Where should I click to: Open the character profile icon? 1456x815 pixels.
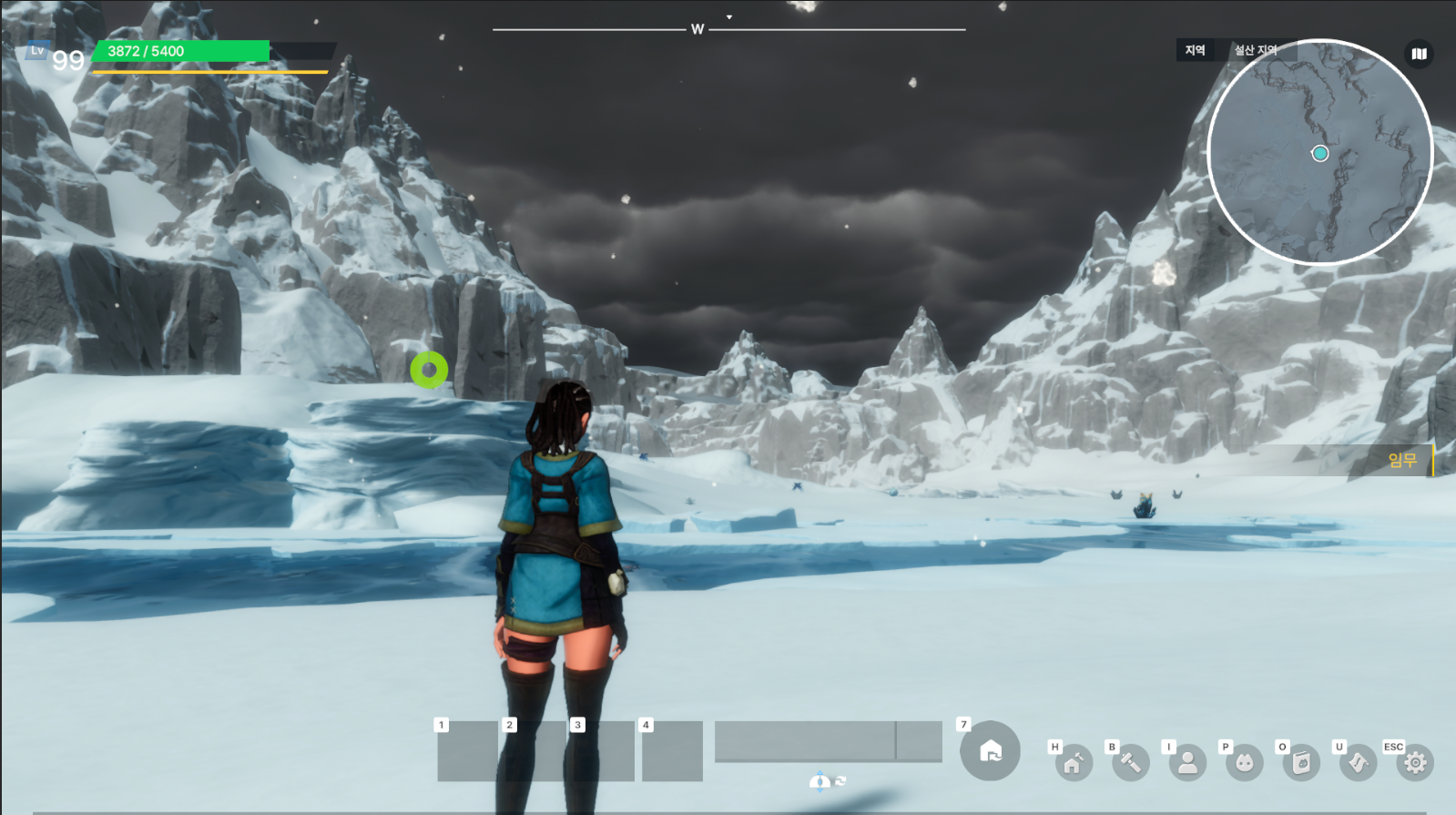1187,763
